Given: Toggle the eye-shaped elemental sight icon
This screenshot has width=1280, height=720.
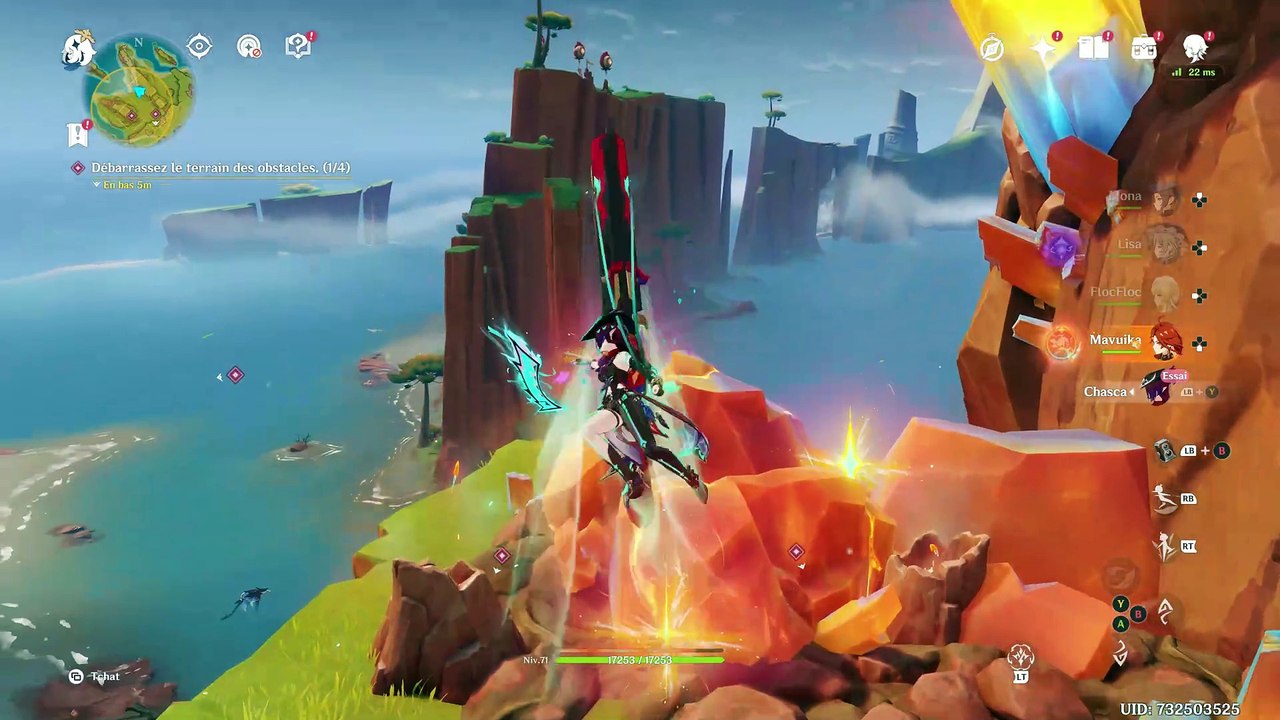Looking at the screenshot, I should tap(199, 47).
